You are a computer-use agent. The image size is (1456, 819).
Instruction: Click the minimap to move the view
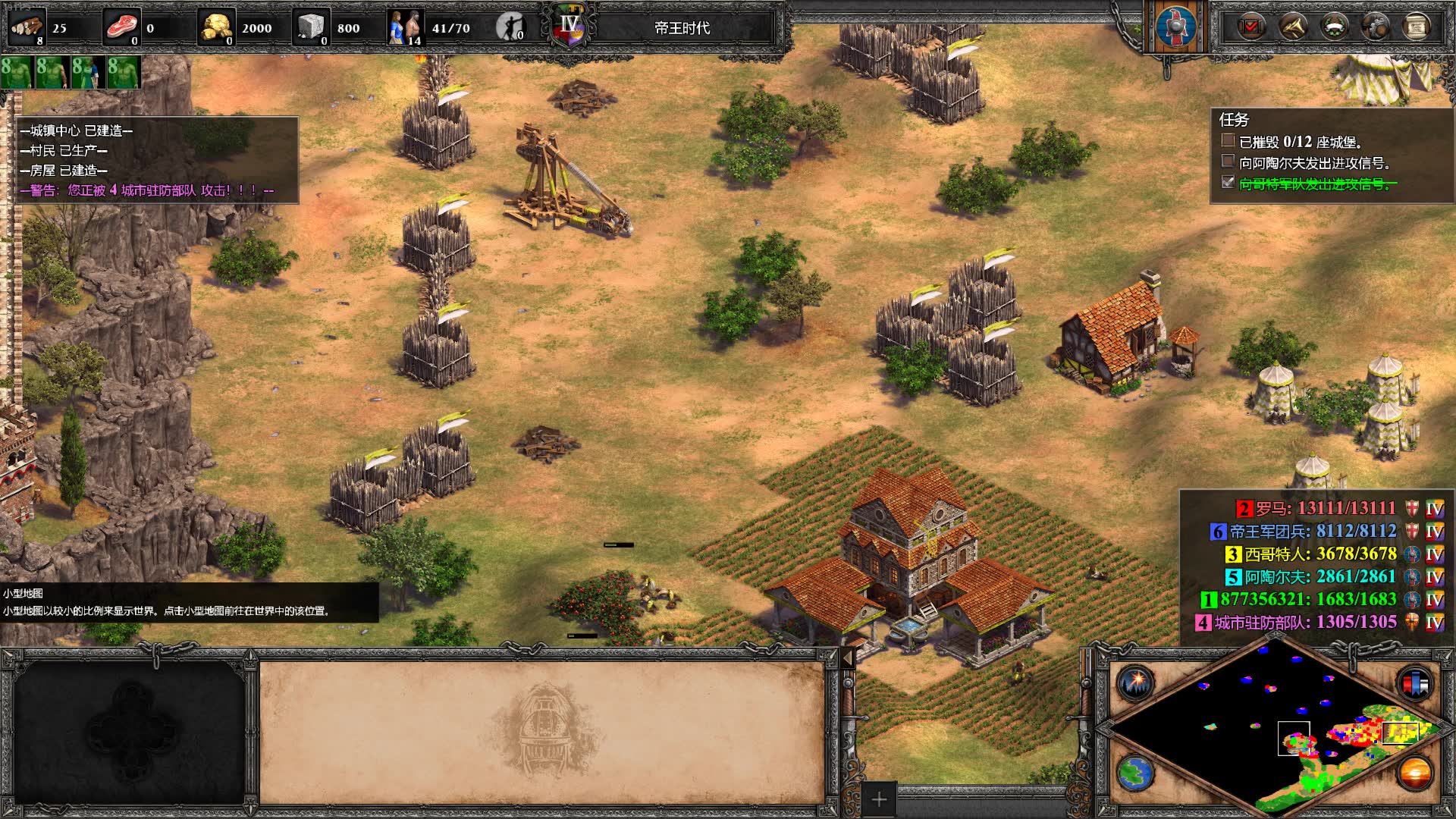click(x=1274, y=728)
